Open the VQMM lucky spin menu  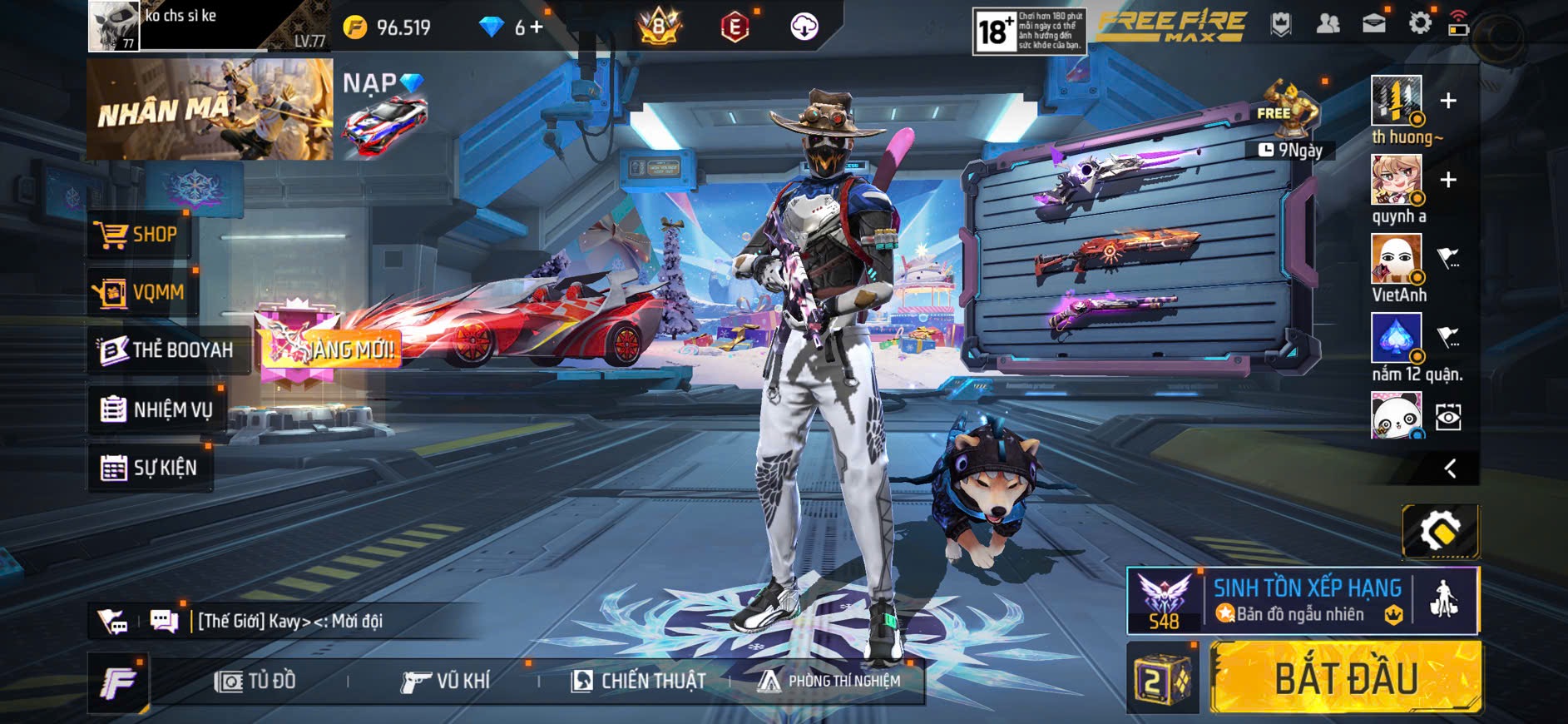(x=140, y=293)
